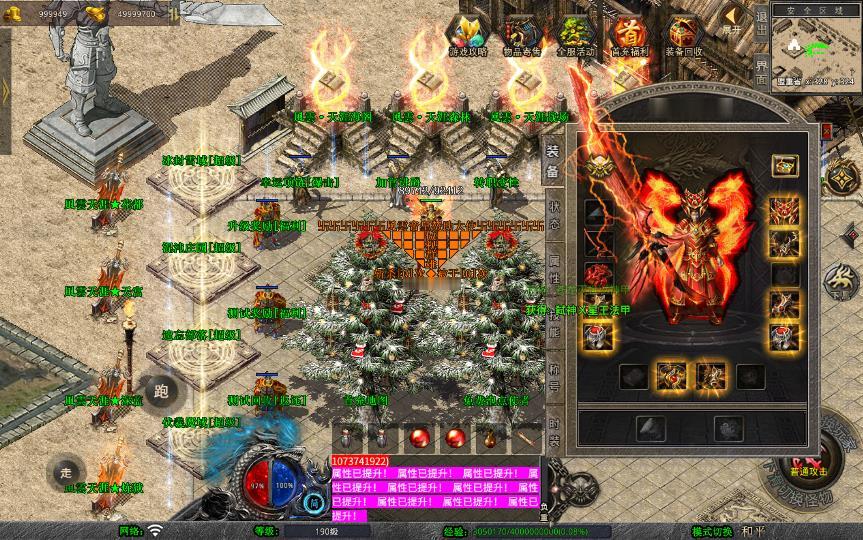Select the golden helmet emblem equipment slot
This screenshot has width=863, height=540.
600,166
